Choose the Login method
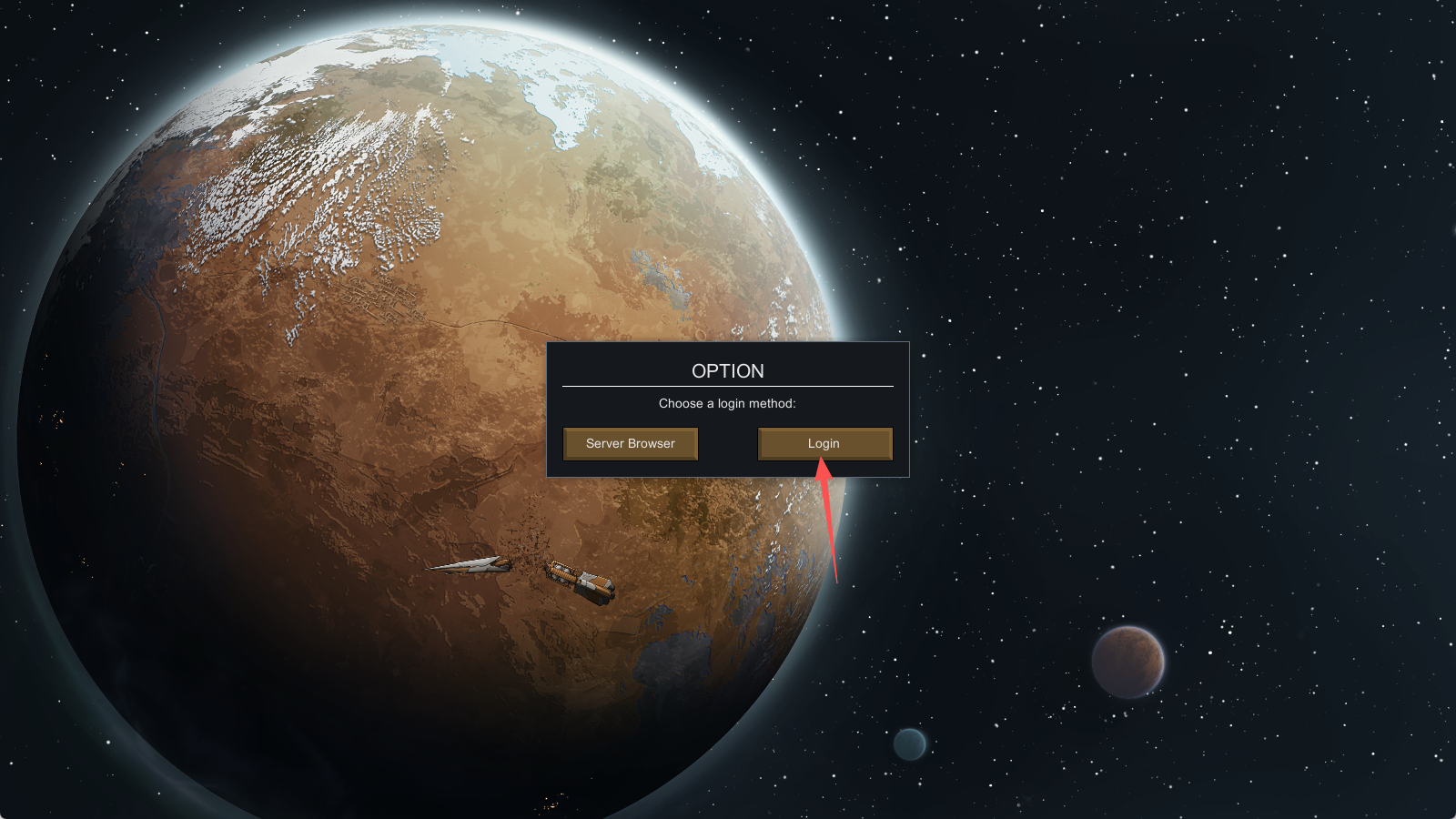The width and height of the screenshot is (1456, 819). tap(824, 444)
